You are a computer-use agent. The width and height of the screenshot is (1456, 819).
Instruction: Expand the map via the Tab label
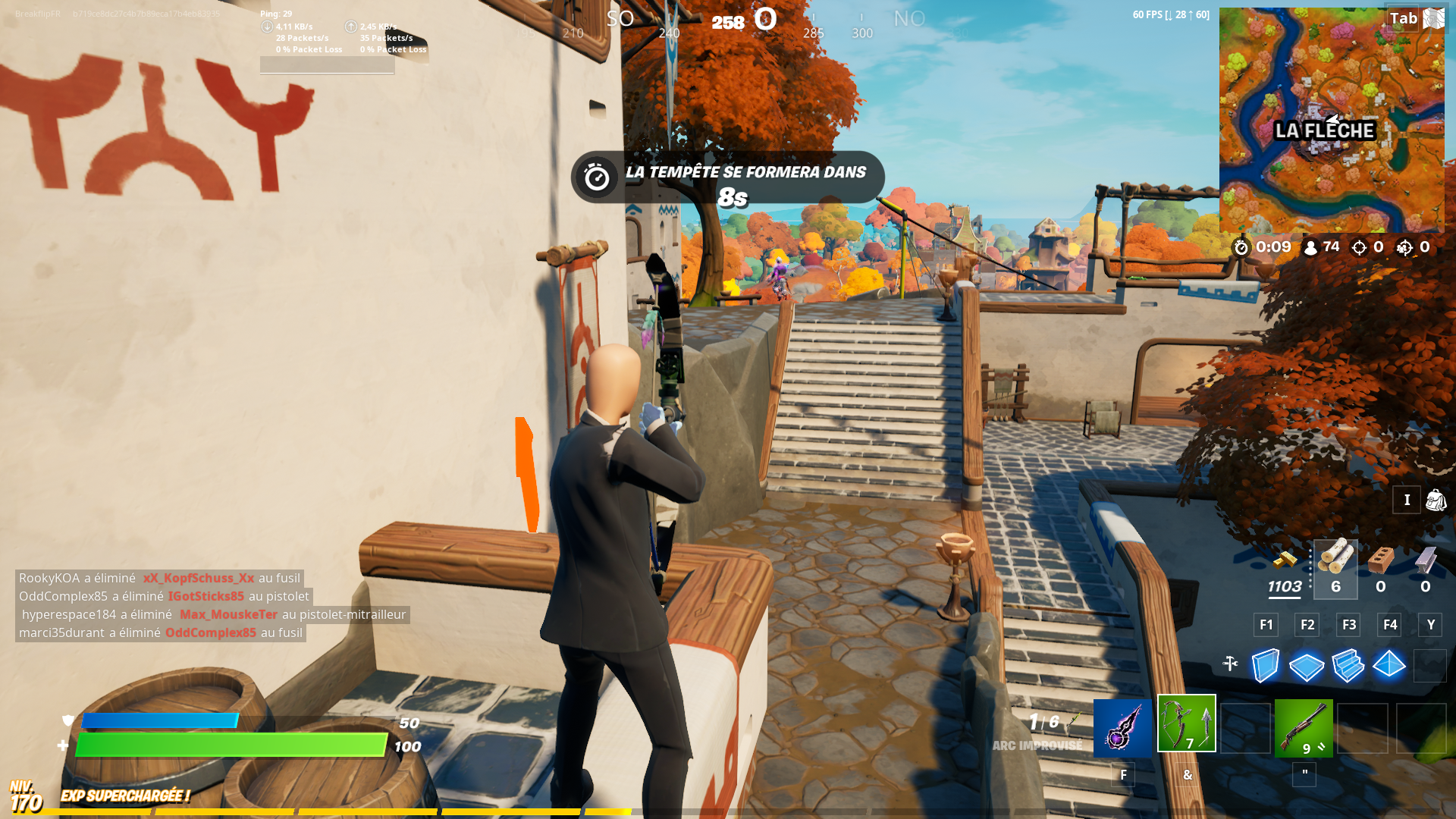tap(1402, 18)
